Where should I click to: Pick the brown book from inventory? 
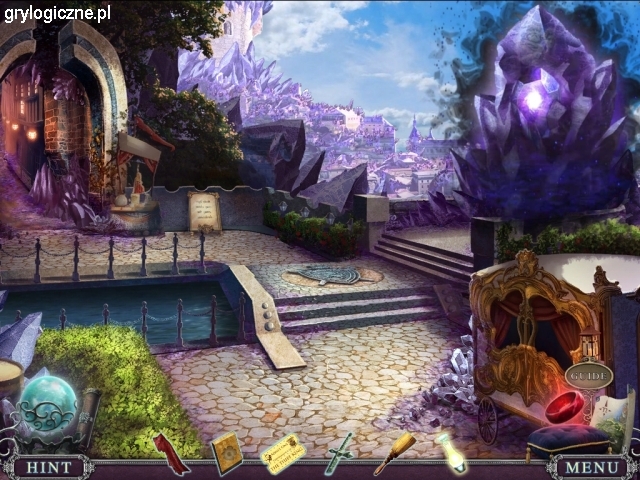pyautogui.click(x=227, y=452)
